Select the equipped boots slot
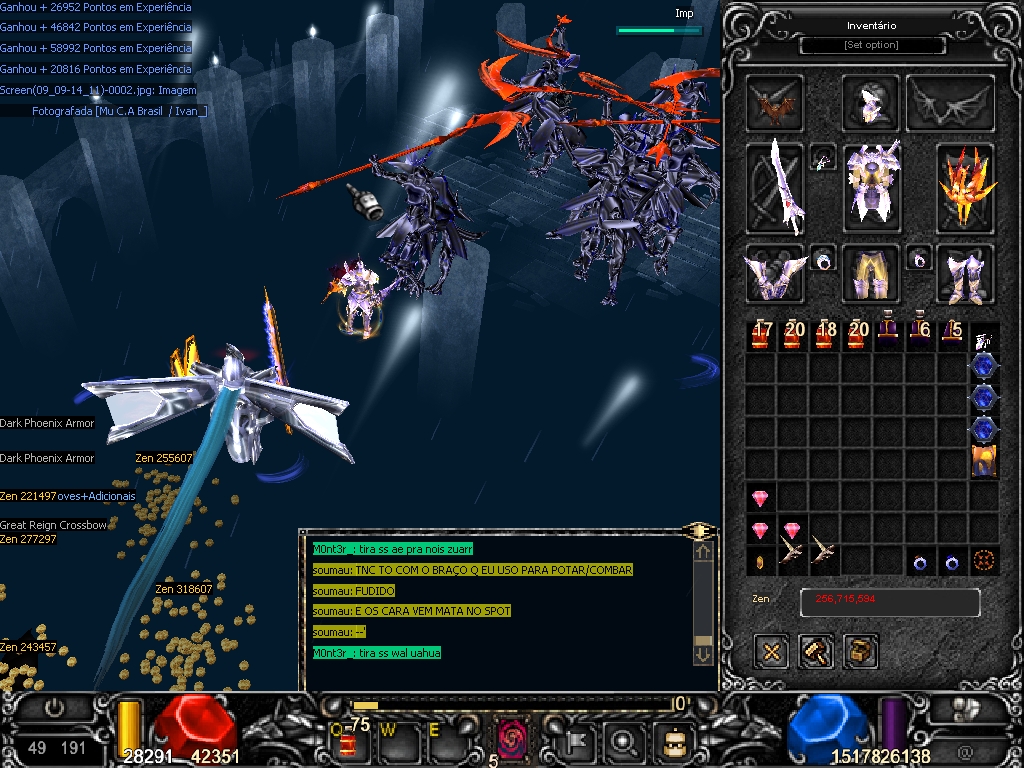Image resolution: width=1024 pixels, height=768 pixels. tap(965, 274)
